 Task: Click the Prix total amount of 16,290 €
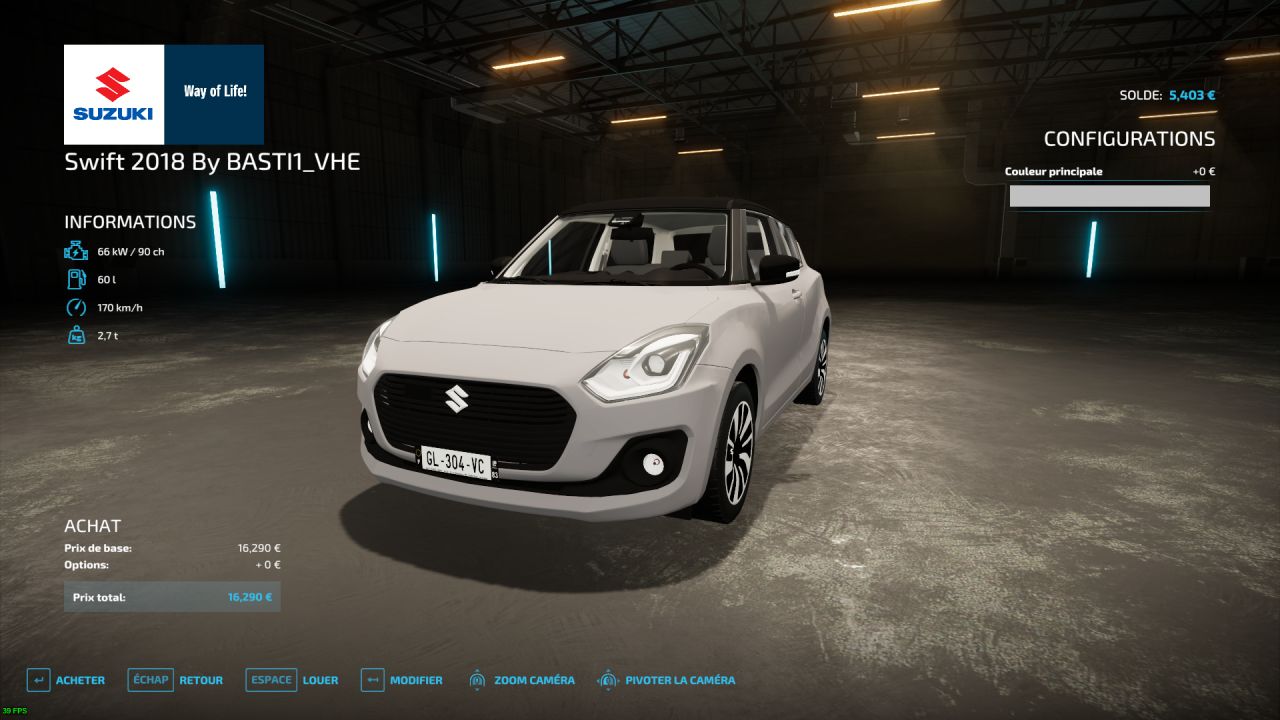click(x=250, y=596)
